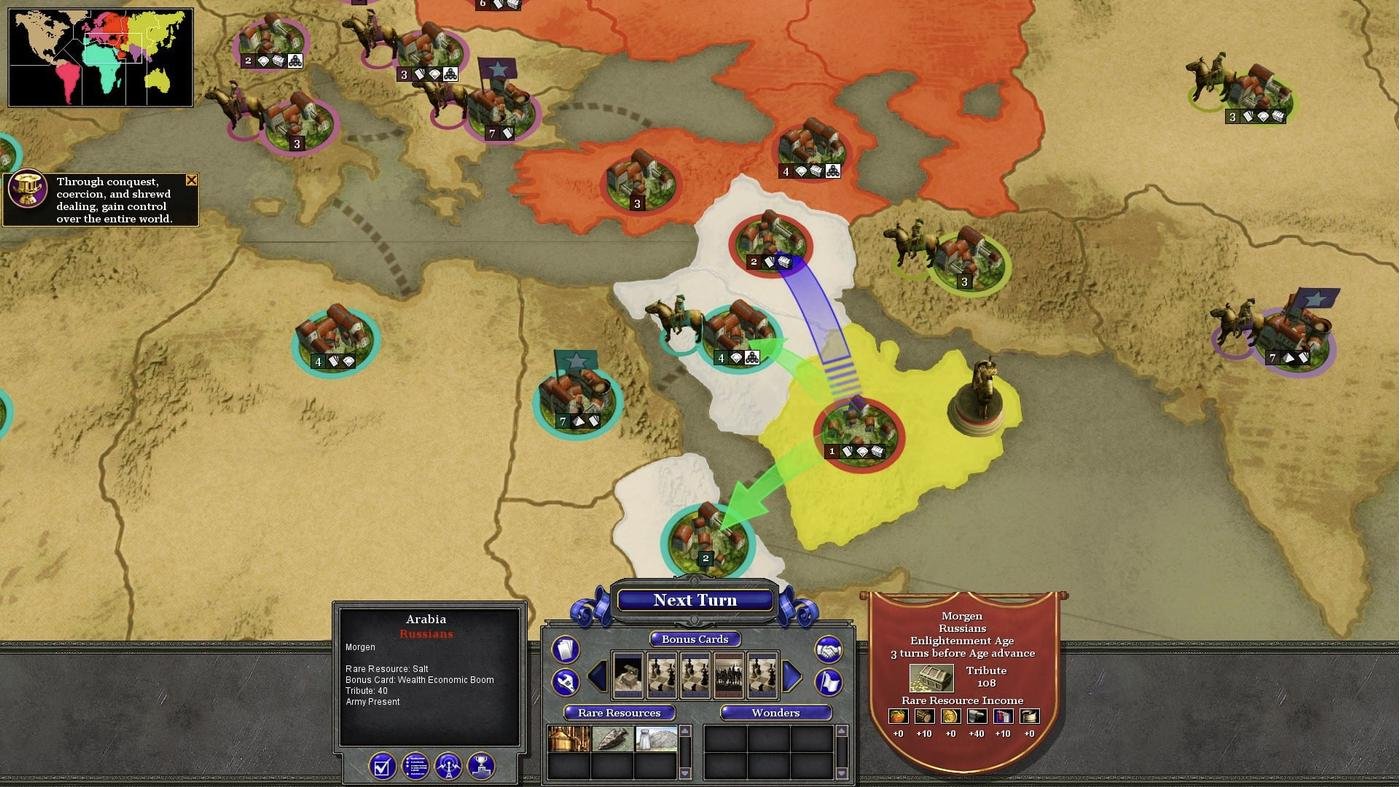Click the list icon under Arabia panel
1400x787 pixels.
tap(415, 766)
